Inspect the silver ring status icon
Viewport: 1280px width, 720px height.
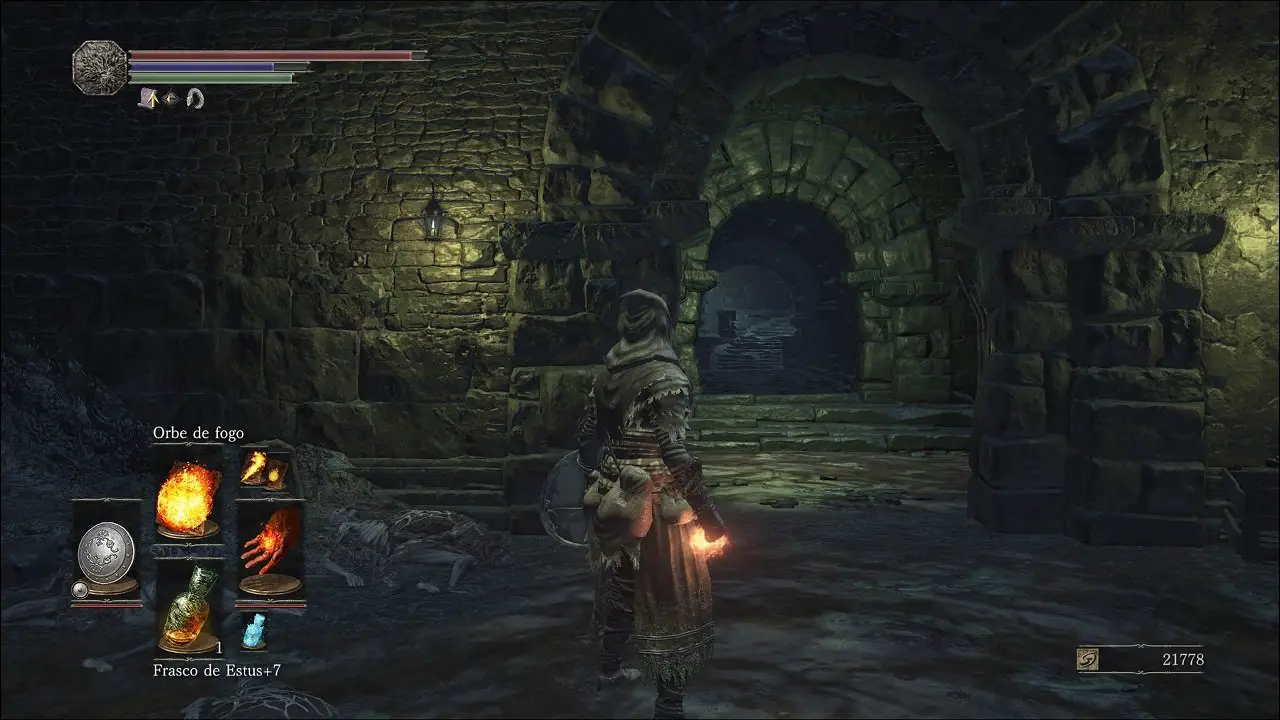194,98
